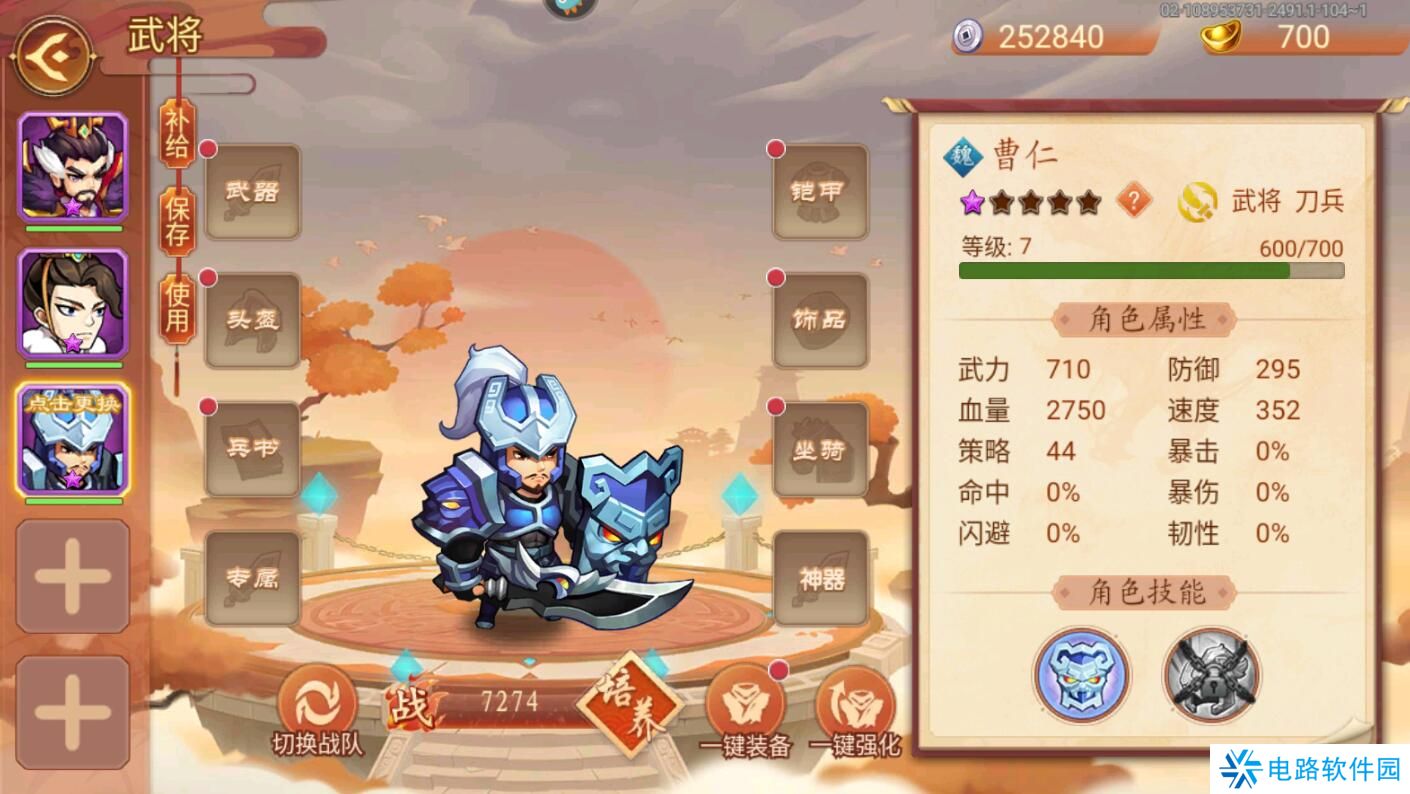This screenshot has width=1410, height=794.
Task: Open the 头盔 helmet equipment slot
Action: coord(251,322)
